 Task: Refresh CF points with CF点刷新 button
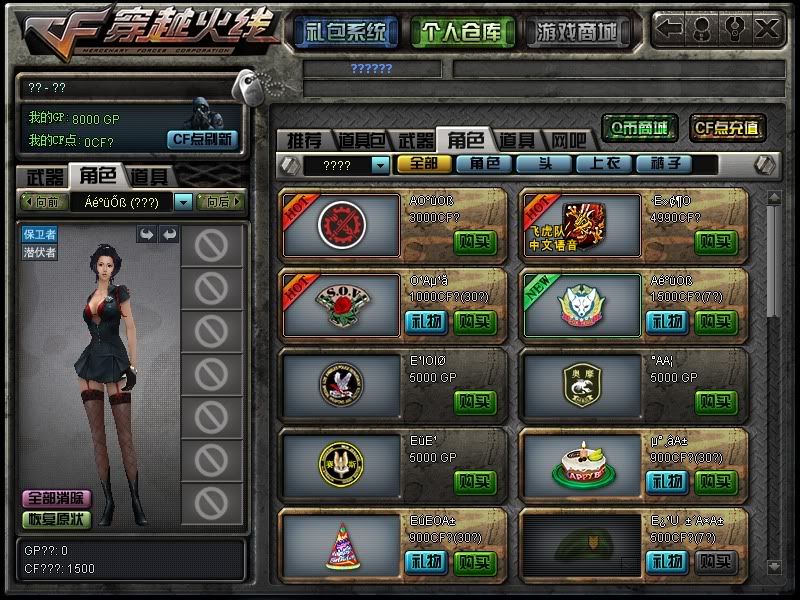click(x=201, y=139)
